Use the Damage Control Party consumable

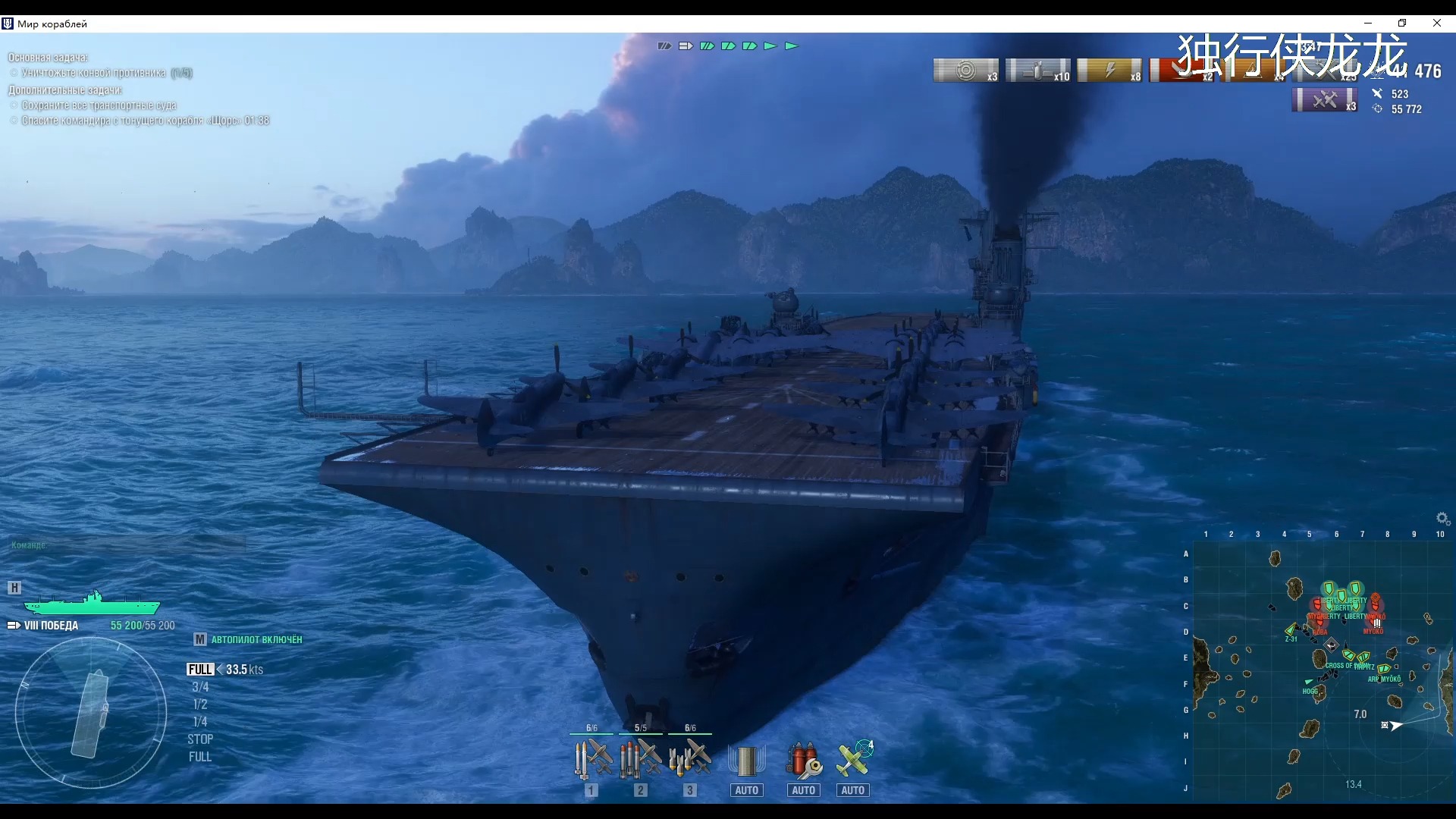coord(803,761)
